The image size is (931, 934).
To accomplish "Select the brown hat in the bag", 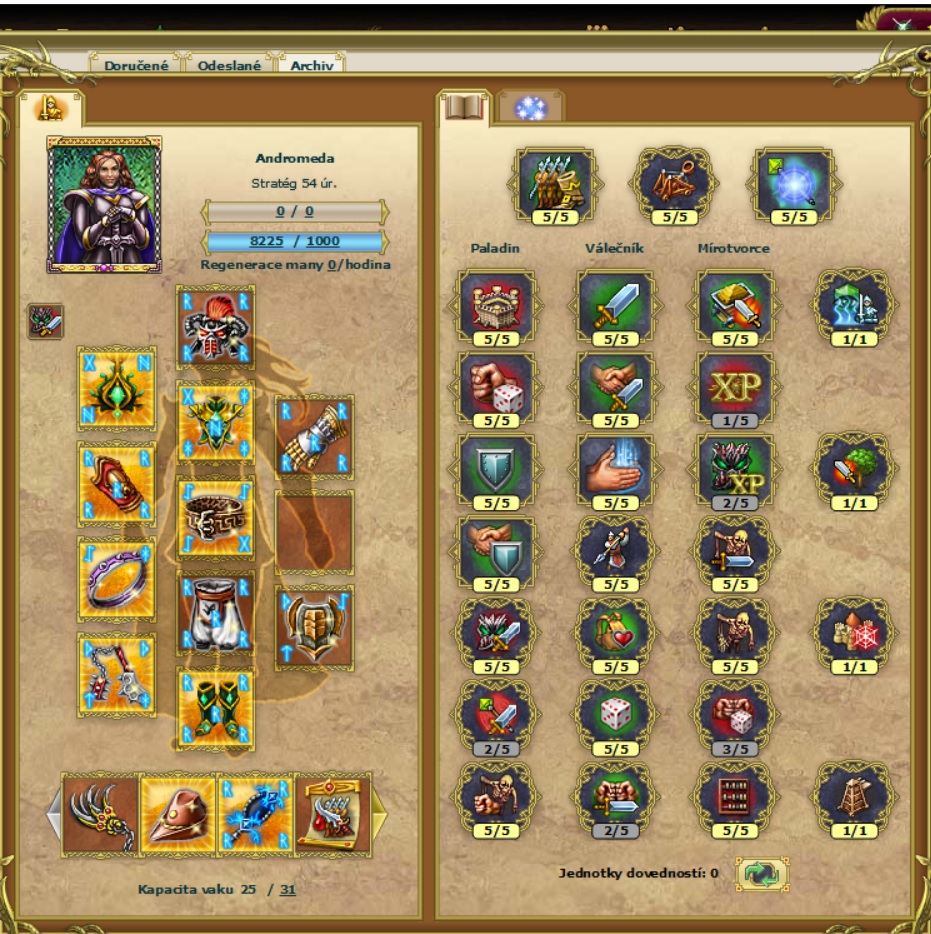I will pyautogui.click(x=177, y=814).
